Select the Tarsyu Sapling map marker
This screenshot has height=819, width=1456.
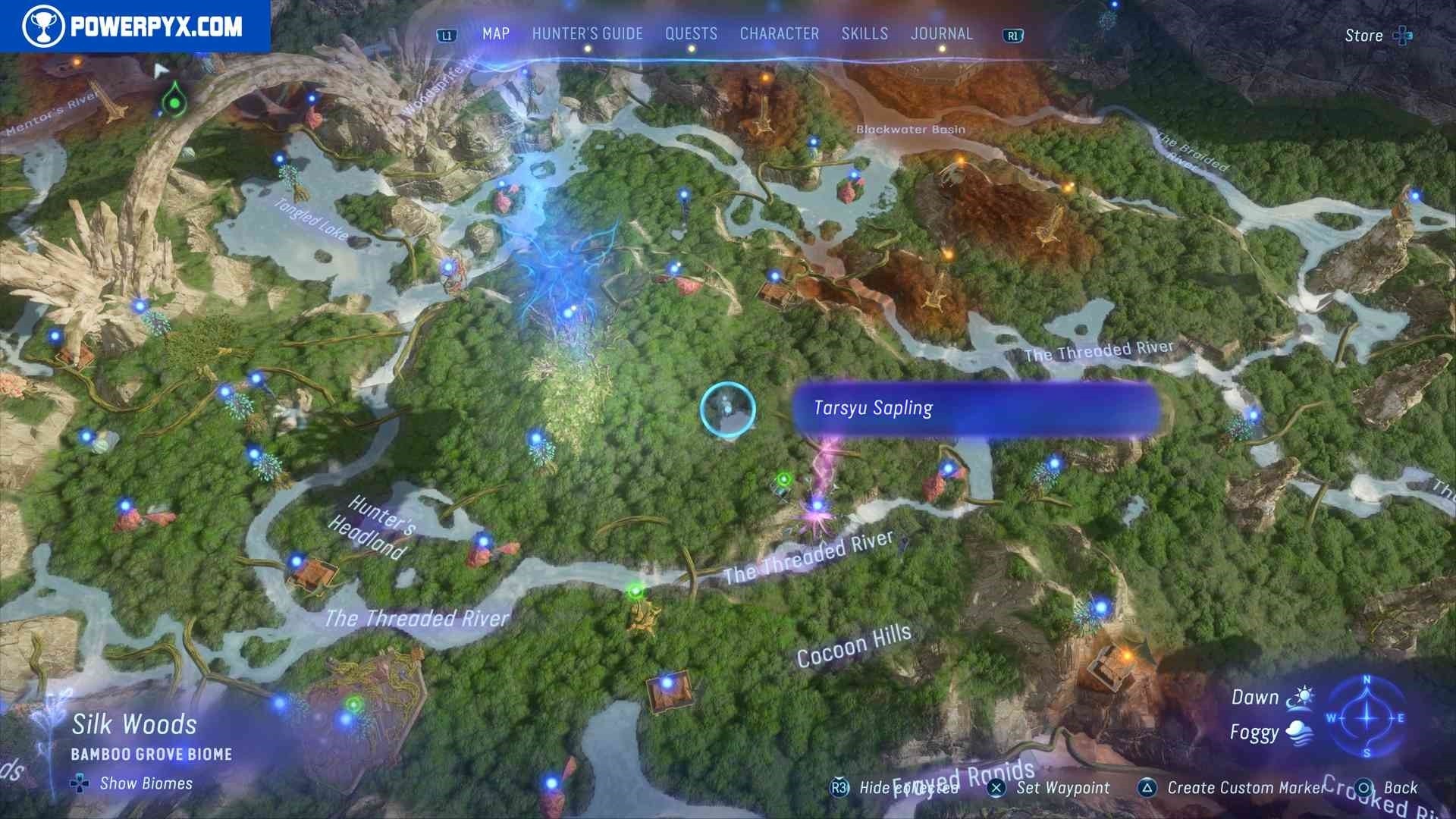[x=727, y=409]
